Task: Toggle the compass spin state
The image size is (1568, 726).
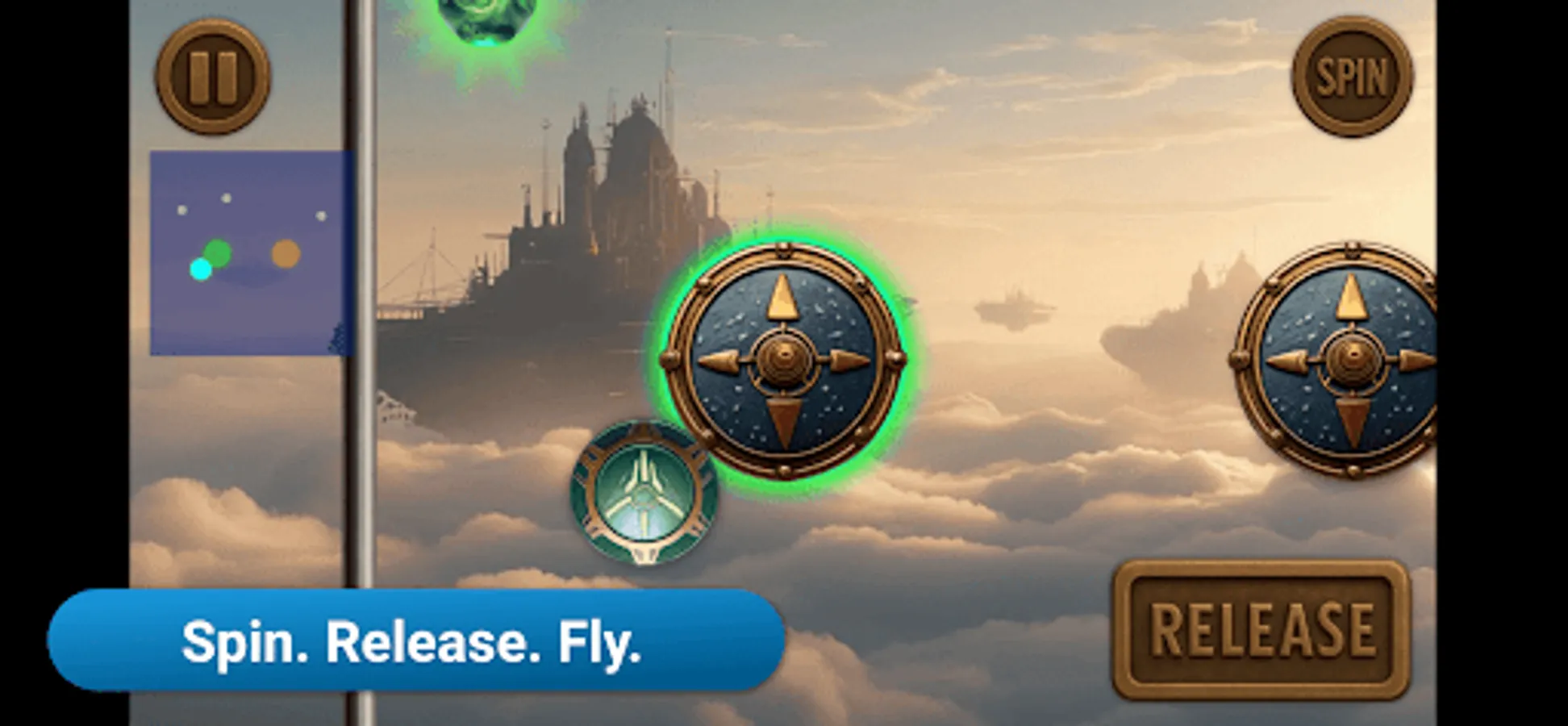Action: tap(1352, 77)
